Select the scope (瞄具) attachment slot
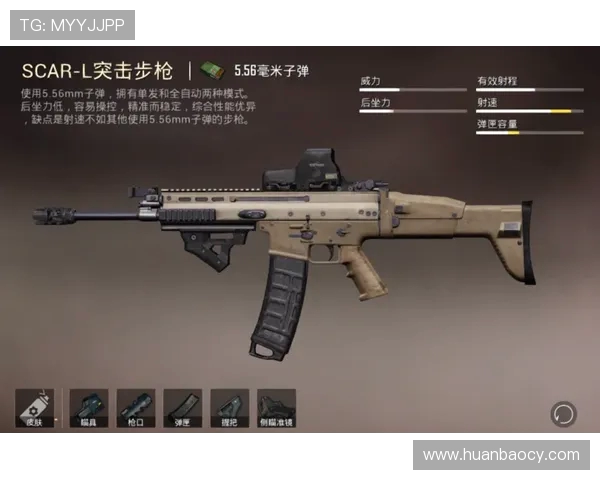The width and height of the screenshot is (600, 480). (88, 409)
